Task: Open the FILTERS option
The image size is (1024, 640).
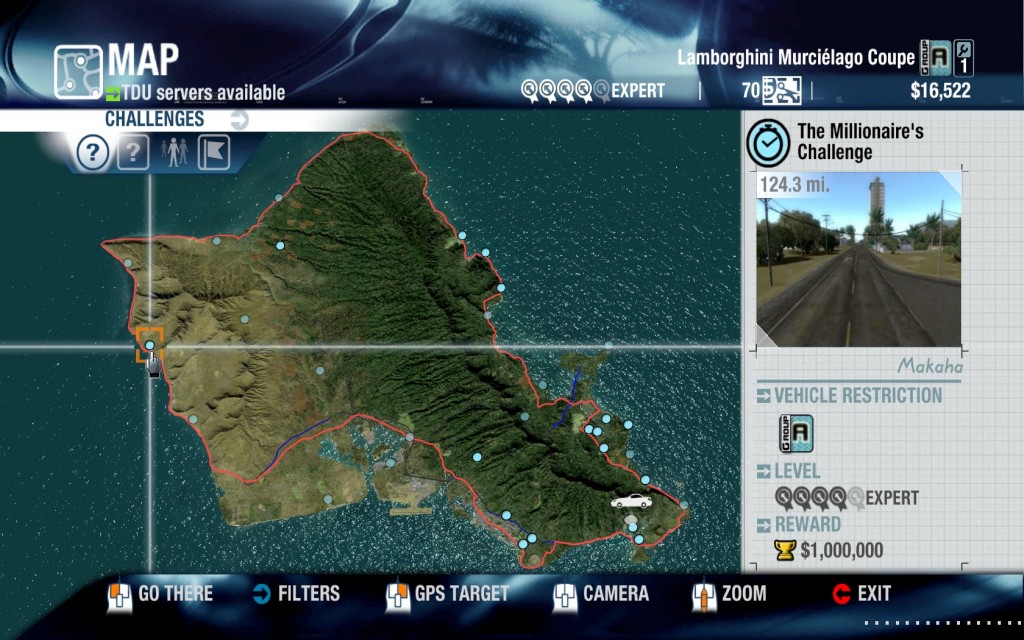Action: (x=297, y=594)
